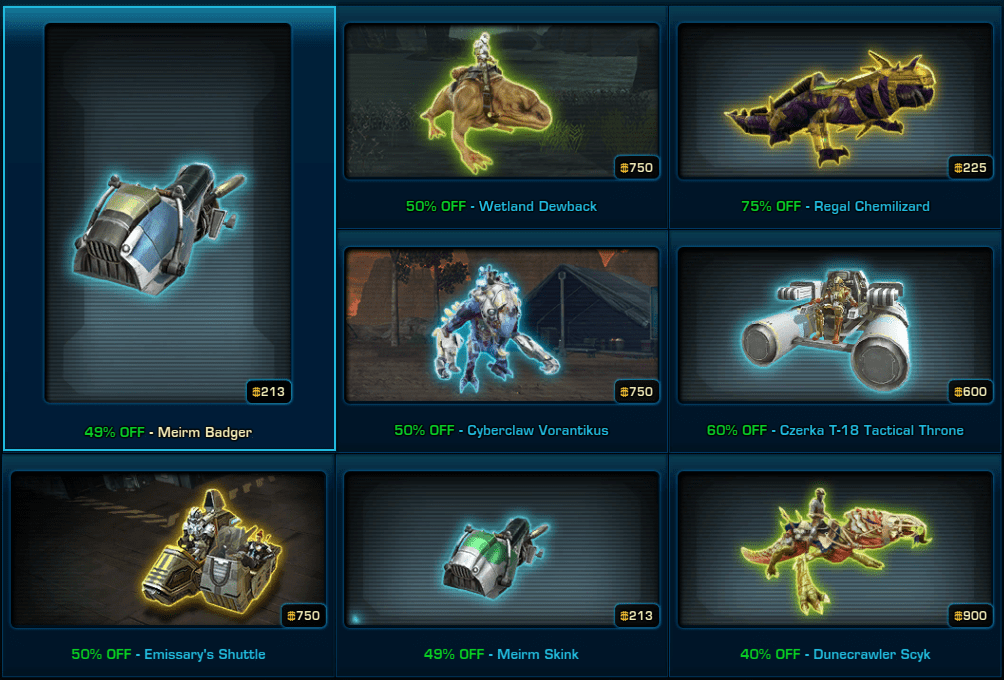
Task: Click the 225 coin price on Regal Chemilizard
Action: [970, 168]
